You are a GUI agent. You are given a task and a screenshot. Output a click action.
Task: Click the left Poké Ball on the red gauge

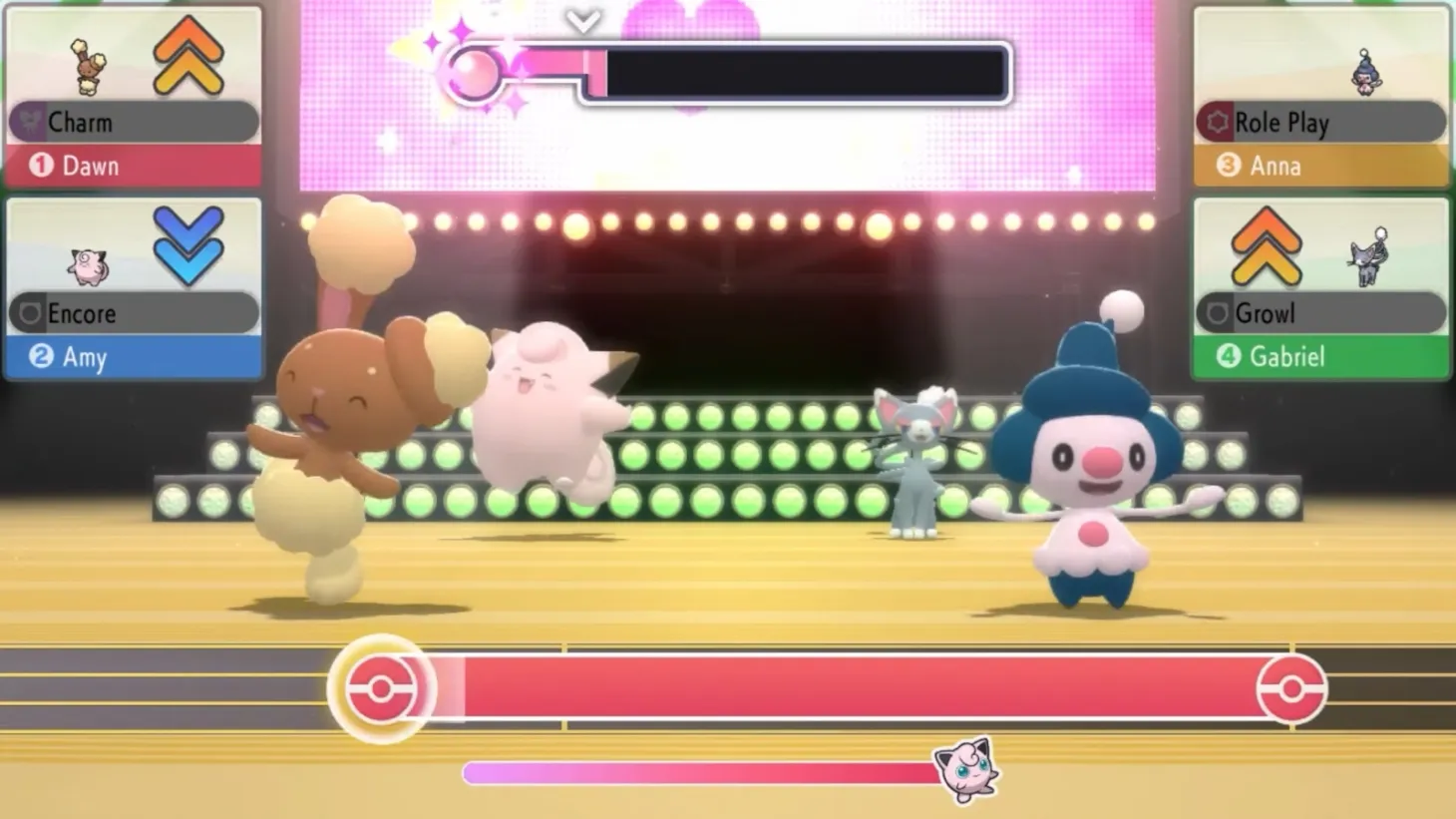[x=382, y=687]
